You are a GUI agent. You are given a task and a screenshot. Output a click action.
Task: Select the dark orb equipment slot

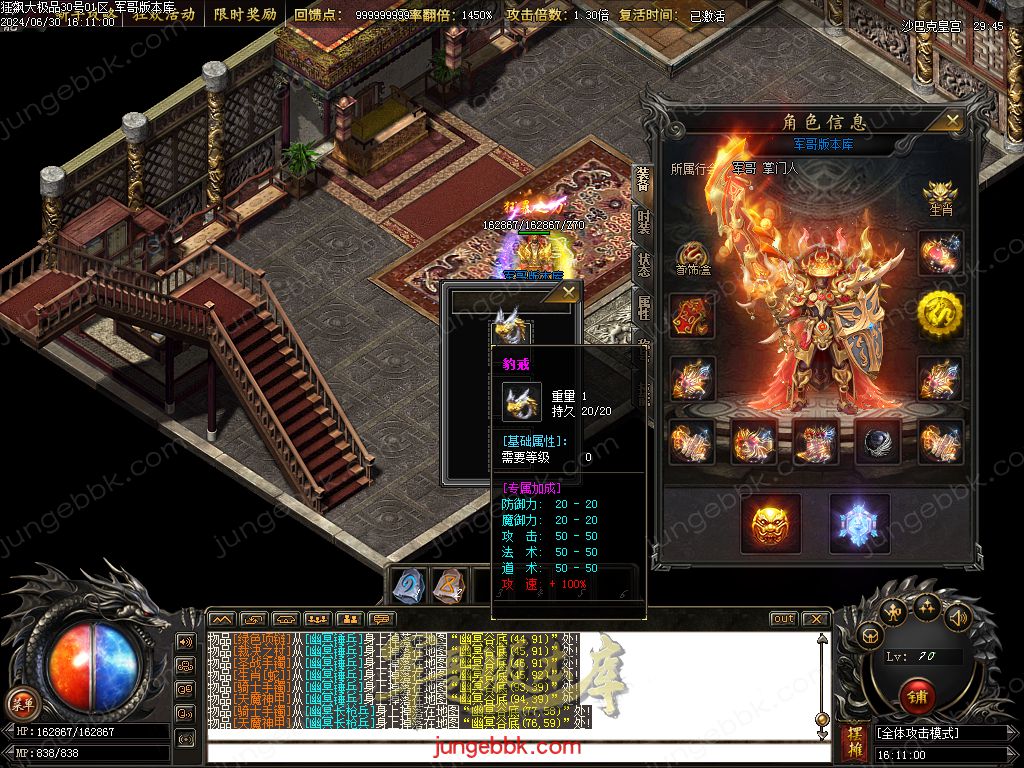pyautogui.click(x=878, y=441)
